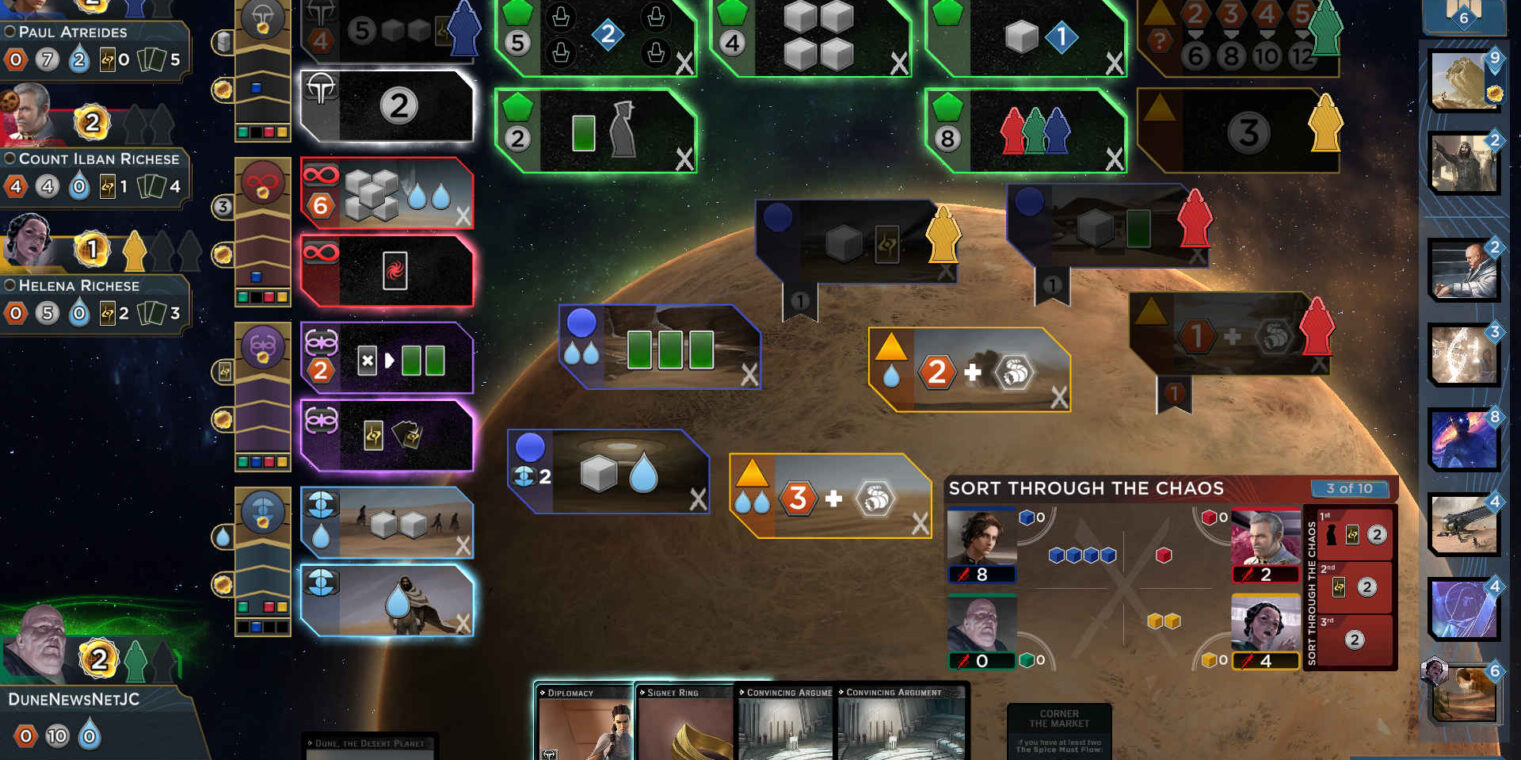Select the yellow spice space yielding 3 spice
Viewport: 1521px width, 760px height.
[830, 497]
